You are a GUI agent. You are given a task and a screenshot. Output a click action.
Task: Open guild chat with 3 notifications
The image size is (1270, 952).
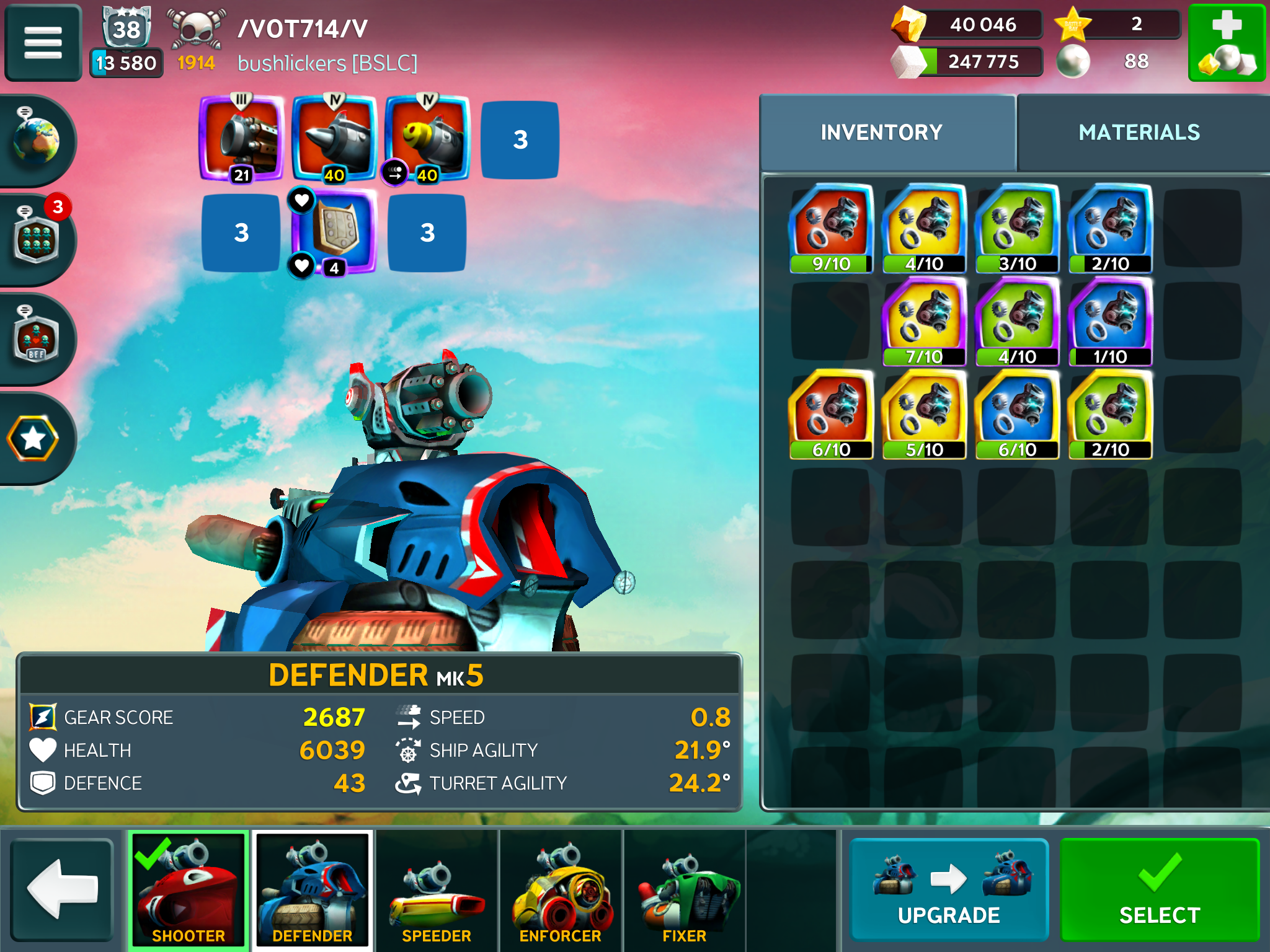tap(37, 239)
